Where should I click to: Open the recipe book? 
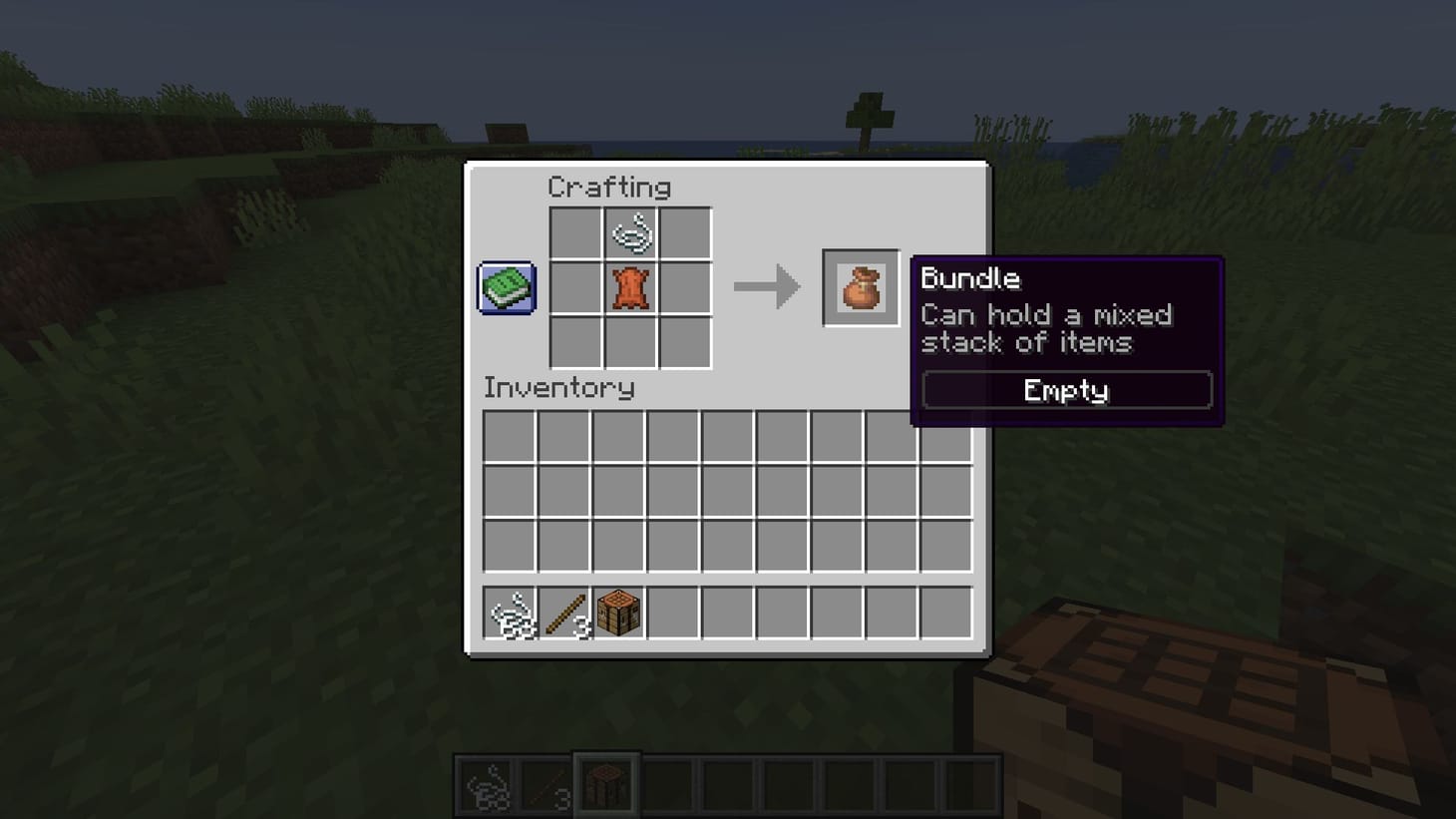[x=505, y=288]
